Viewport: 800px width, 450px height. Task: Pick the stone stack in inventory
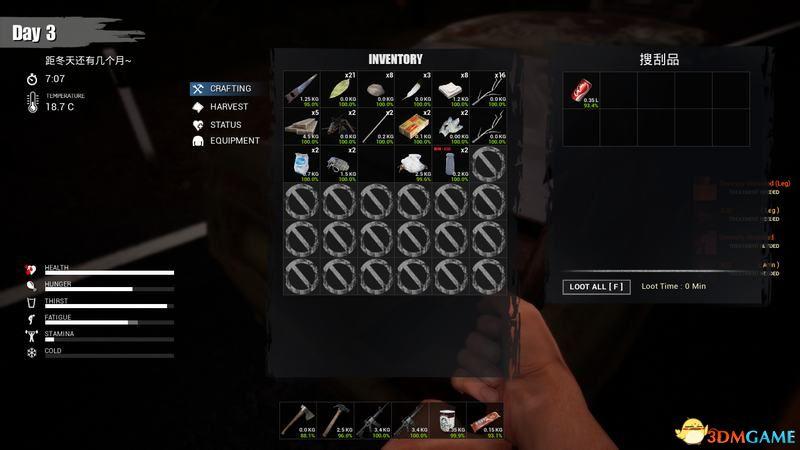tap(376, 90)
